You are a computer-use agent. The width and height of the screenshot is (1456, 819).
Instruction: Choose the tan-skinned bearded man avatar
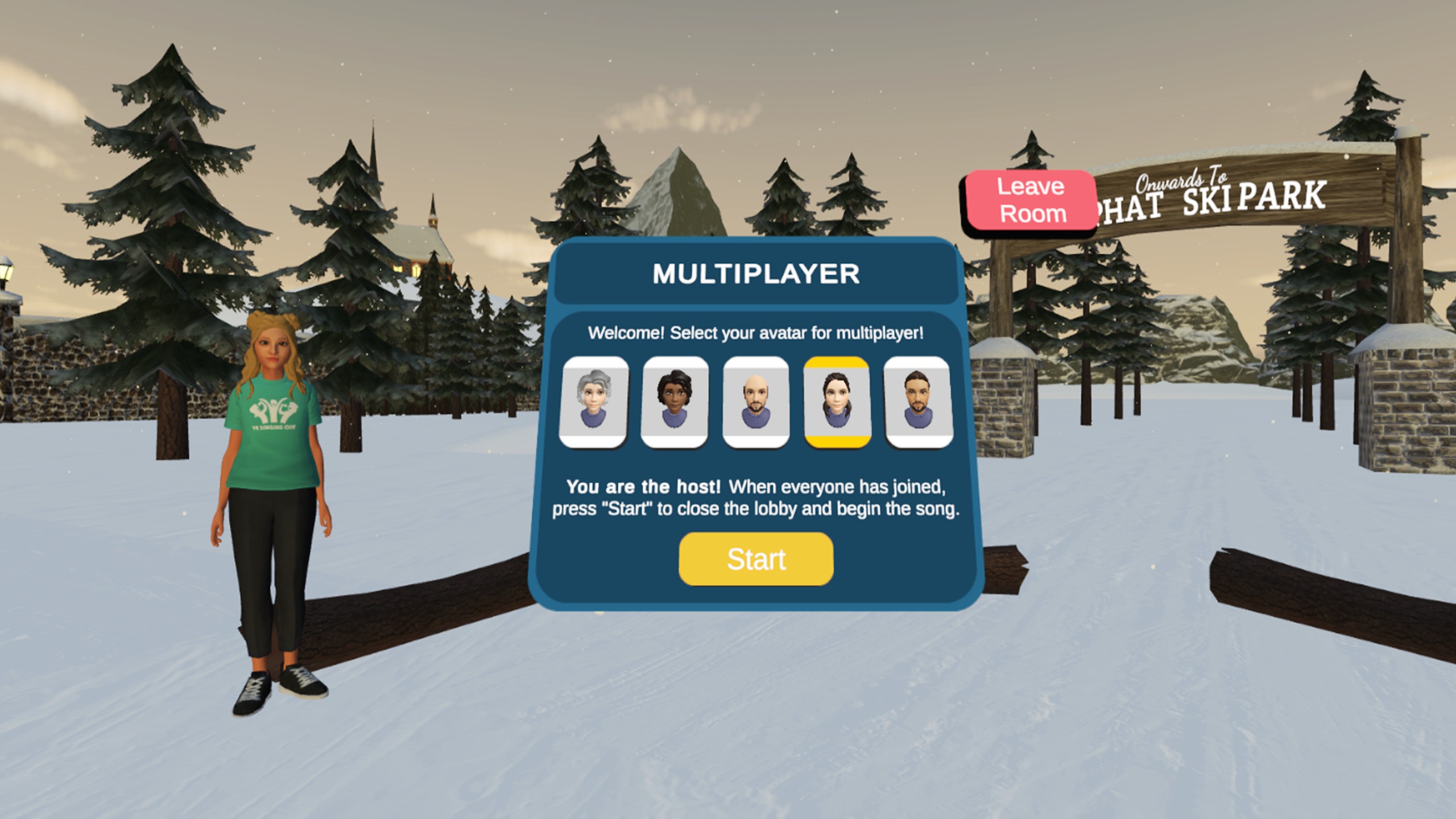coord(918,402)
